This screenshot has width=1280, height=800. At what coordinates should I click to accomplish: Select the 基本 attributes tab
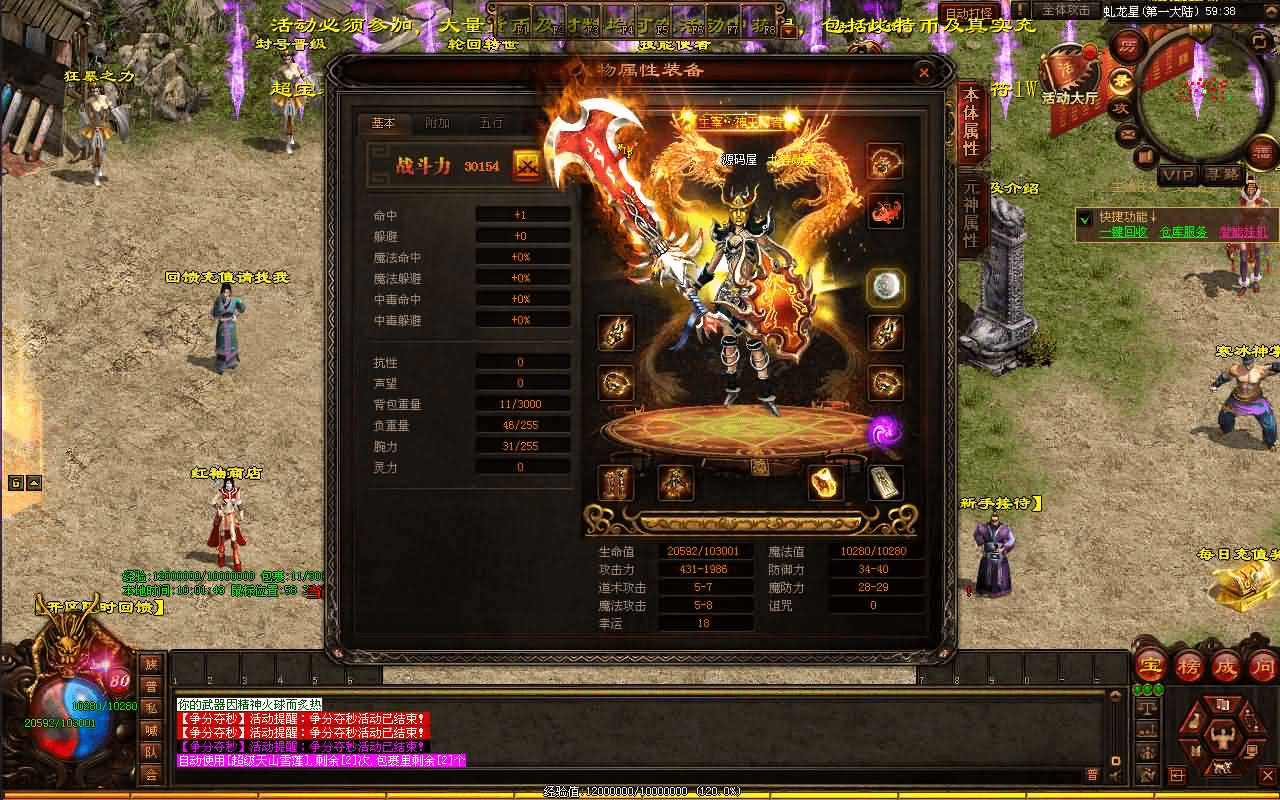pos(384,124)
